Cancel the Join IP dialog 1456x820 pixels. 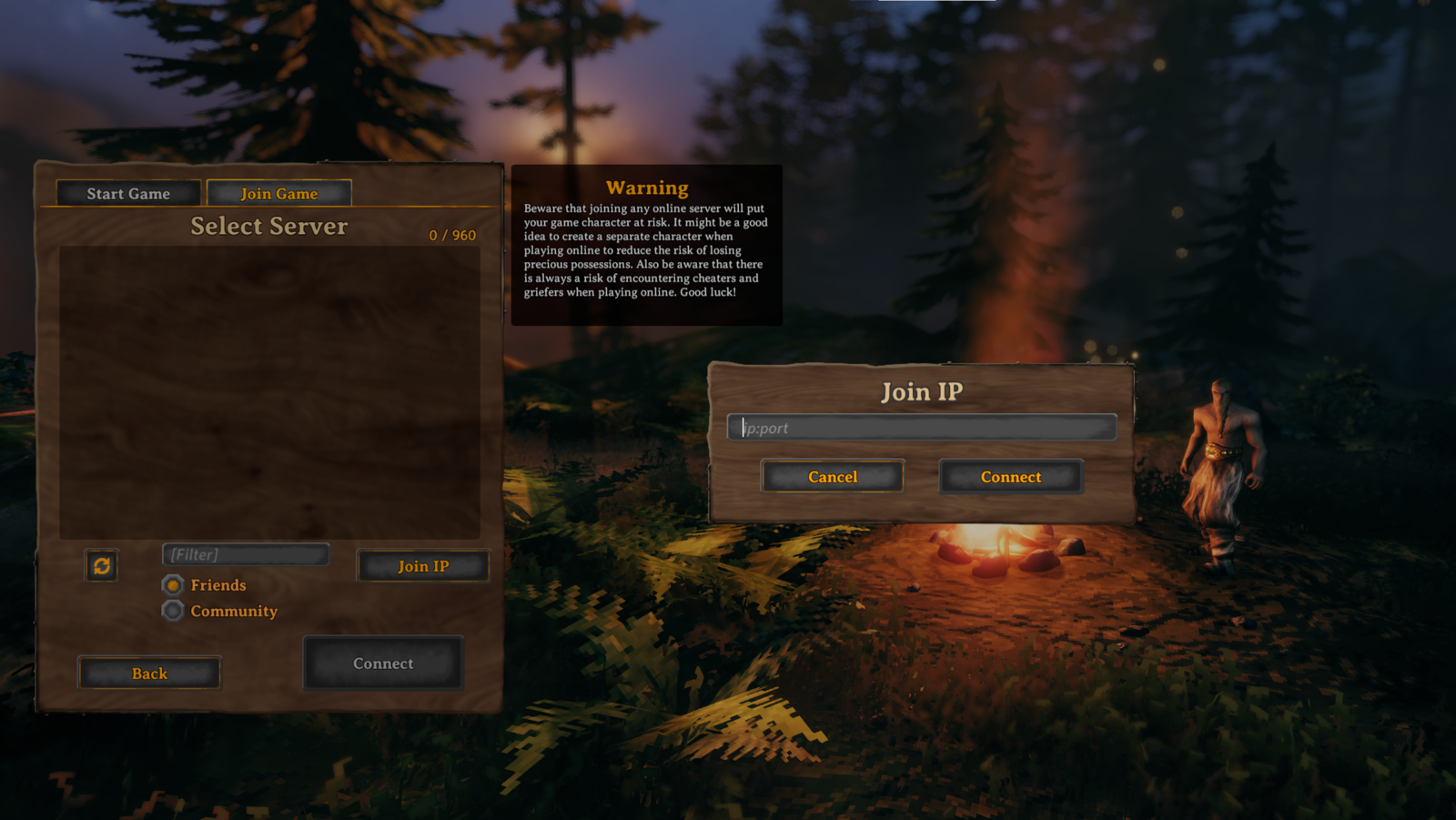833,477
